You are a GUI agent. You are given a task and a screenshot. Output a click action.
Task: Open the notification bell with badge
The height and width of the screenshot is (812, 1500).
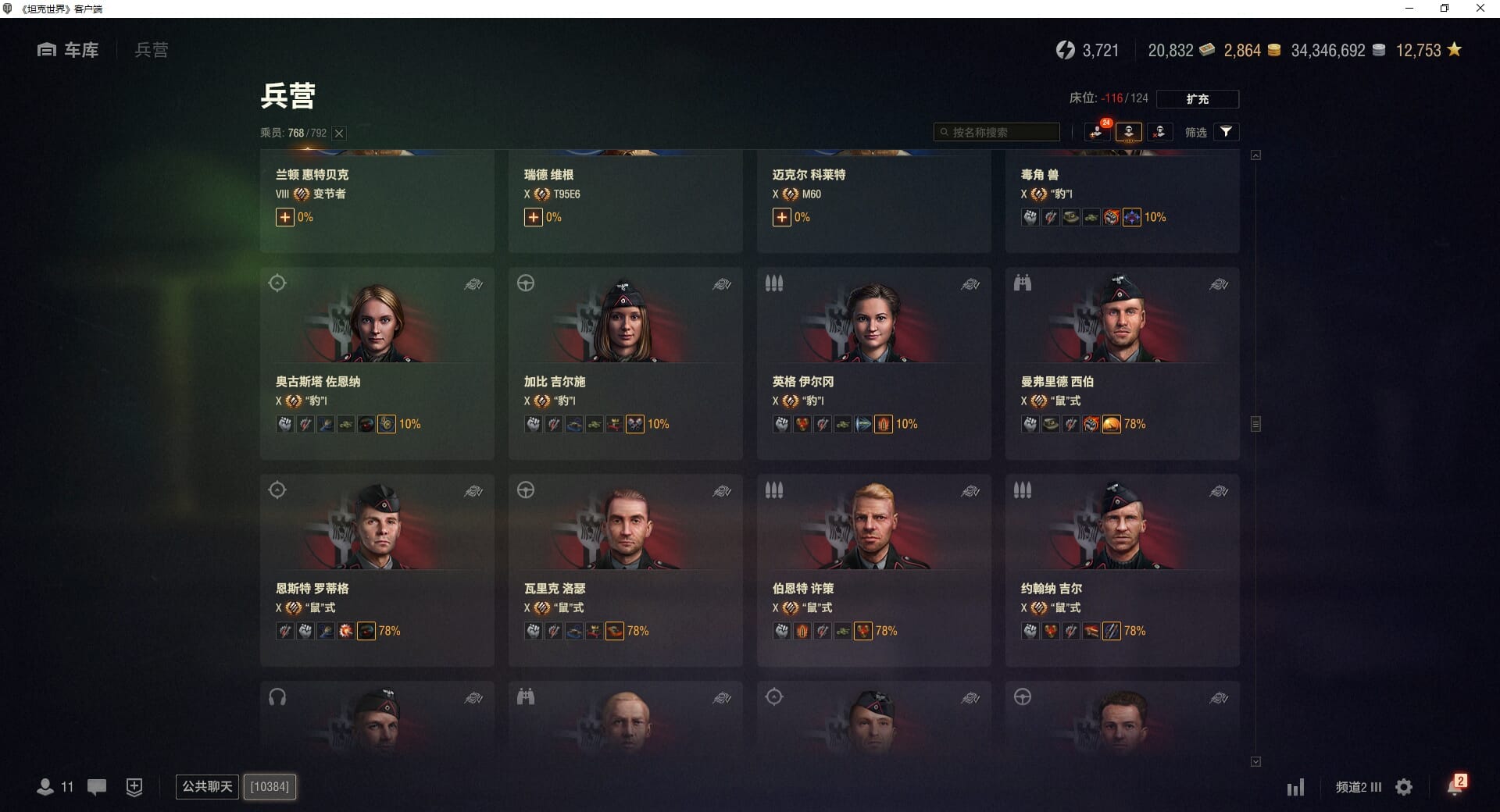point(1455,786)
